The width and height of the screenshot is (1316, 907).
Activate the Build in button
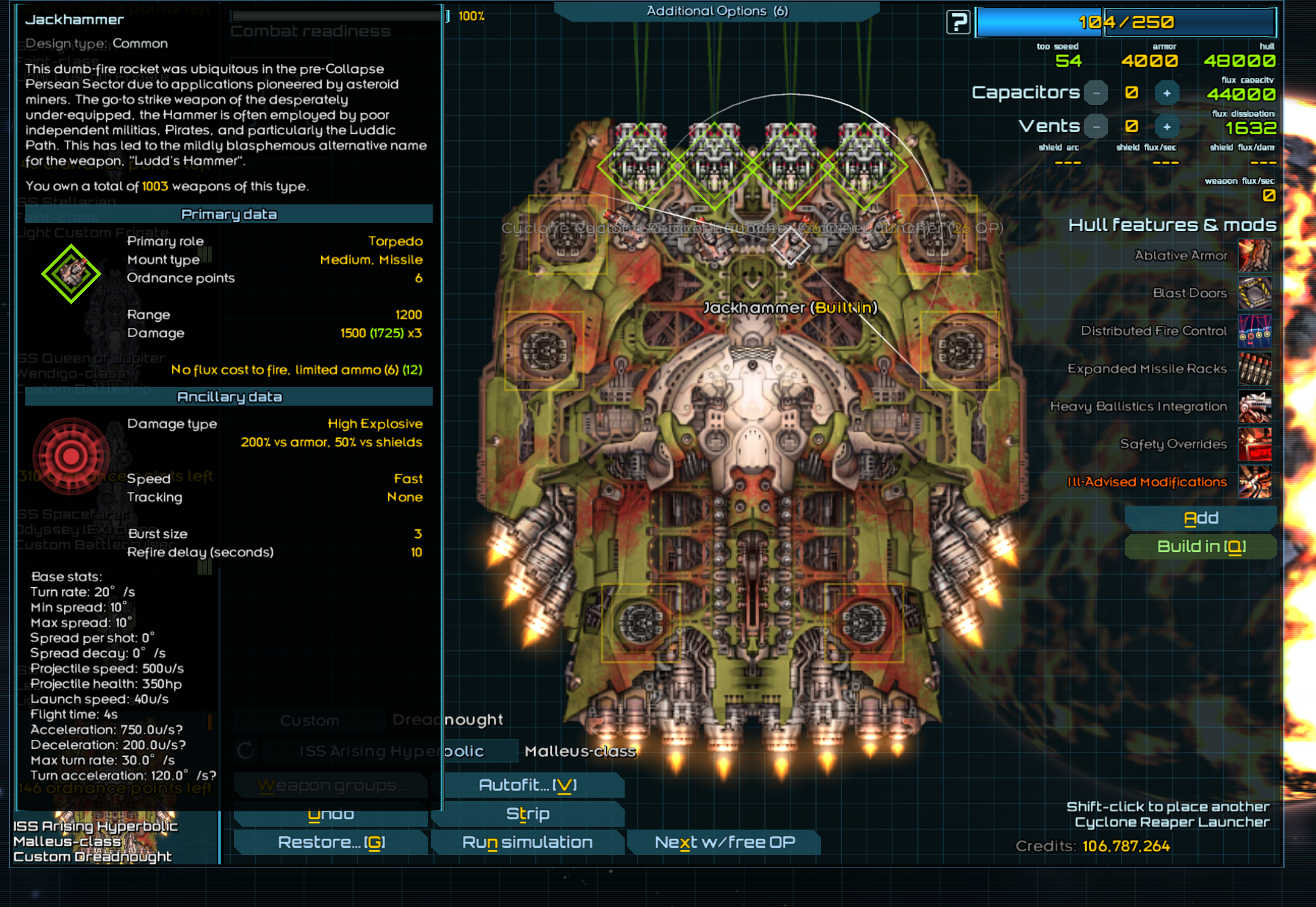point(1201,546)
